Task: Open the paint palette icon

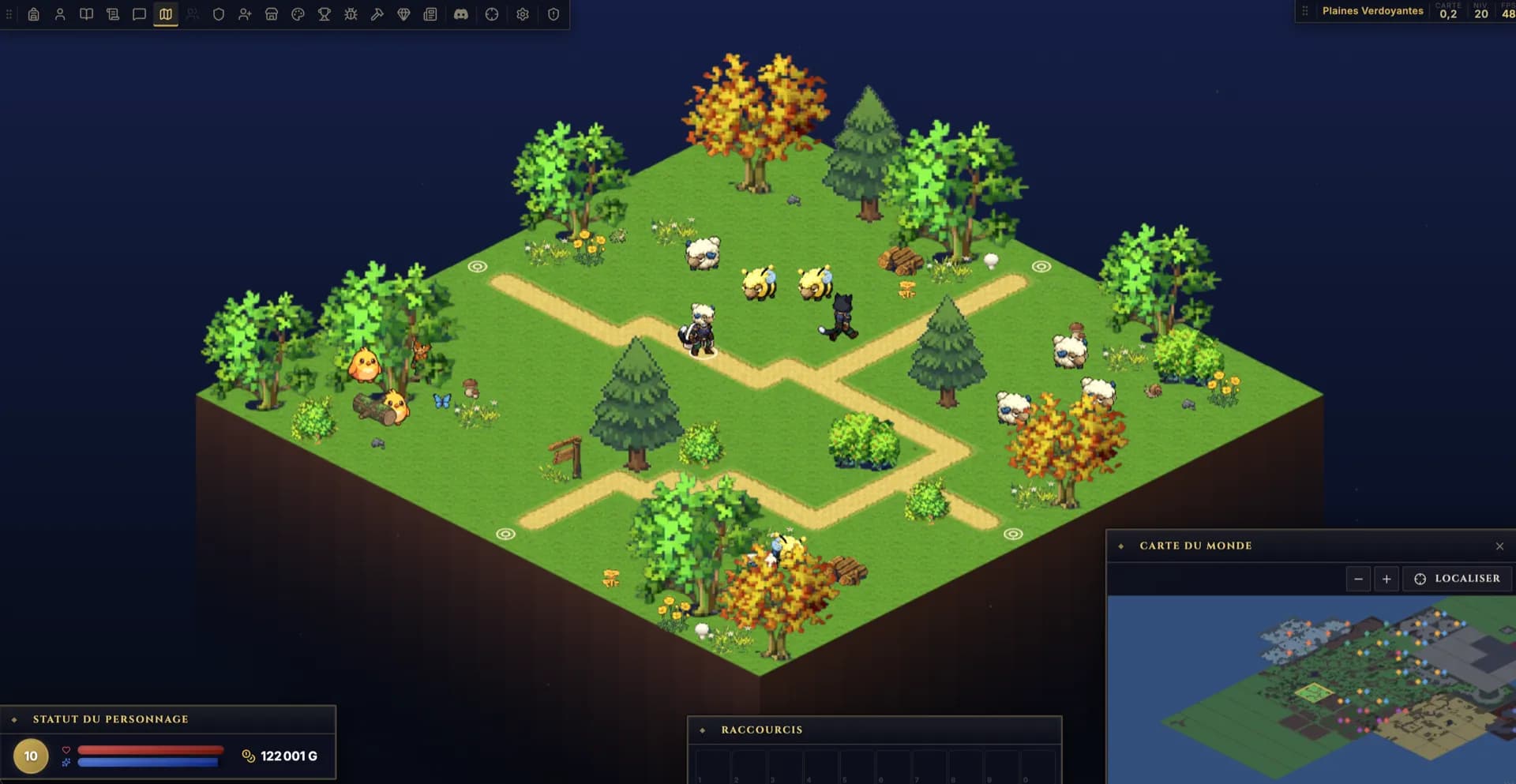Action: [298, 14]
